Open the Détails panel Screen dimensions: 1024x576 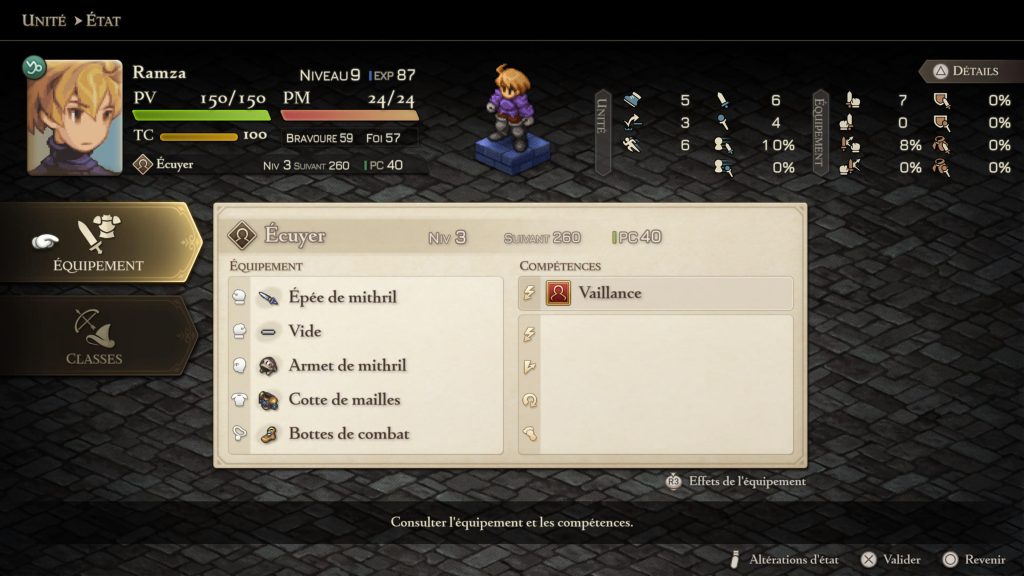[x=965, y=71]
